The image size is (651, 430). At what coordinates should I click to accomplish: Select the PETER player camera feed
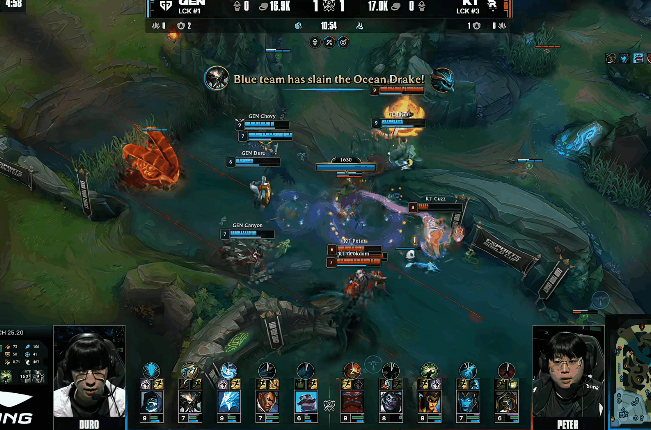(568, 370)
